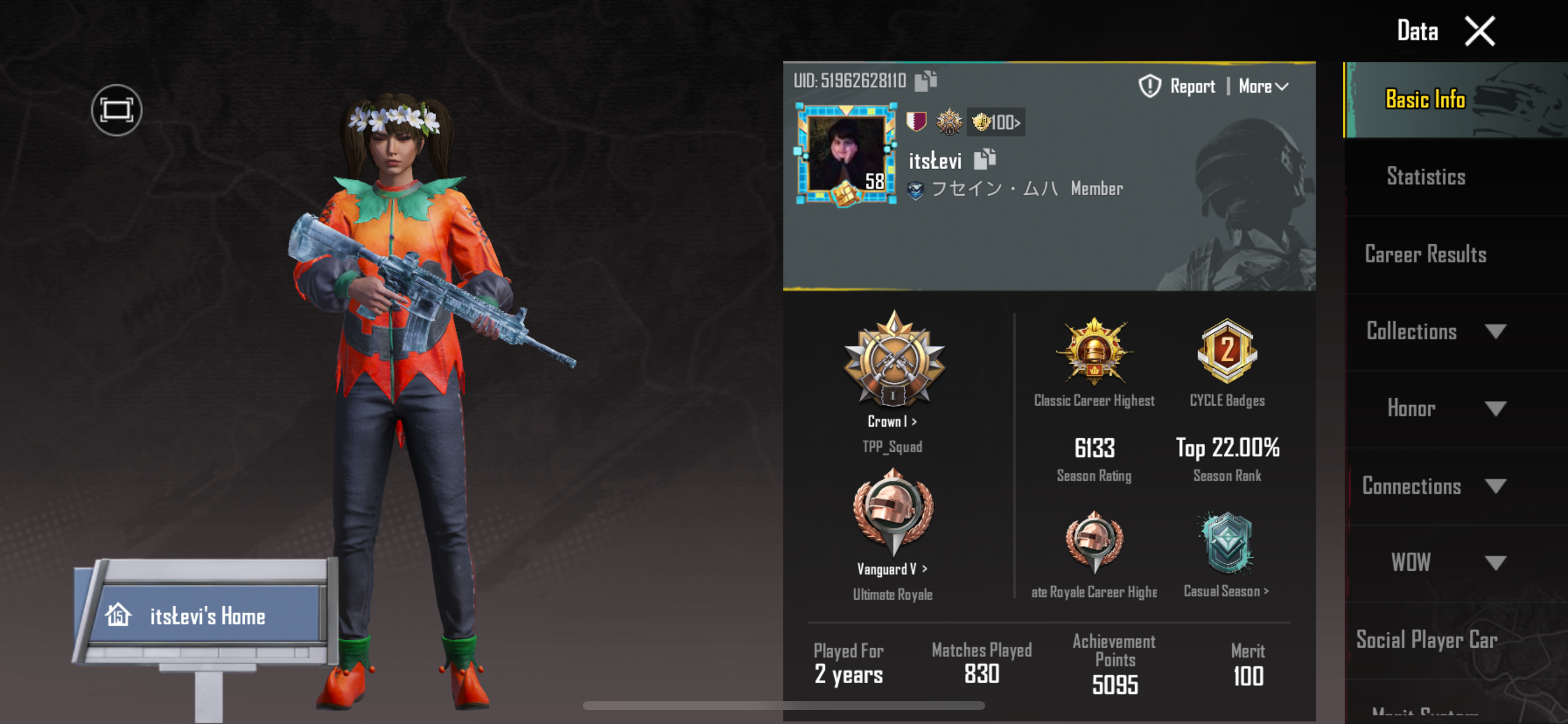Tap the player avatar portrait
The image size is (1568, 724).
click(846, 154)
